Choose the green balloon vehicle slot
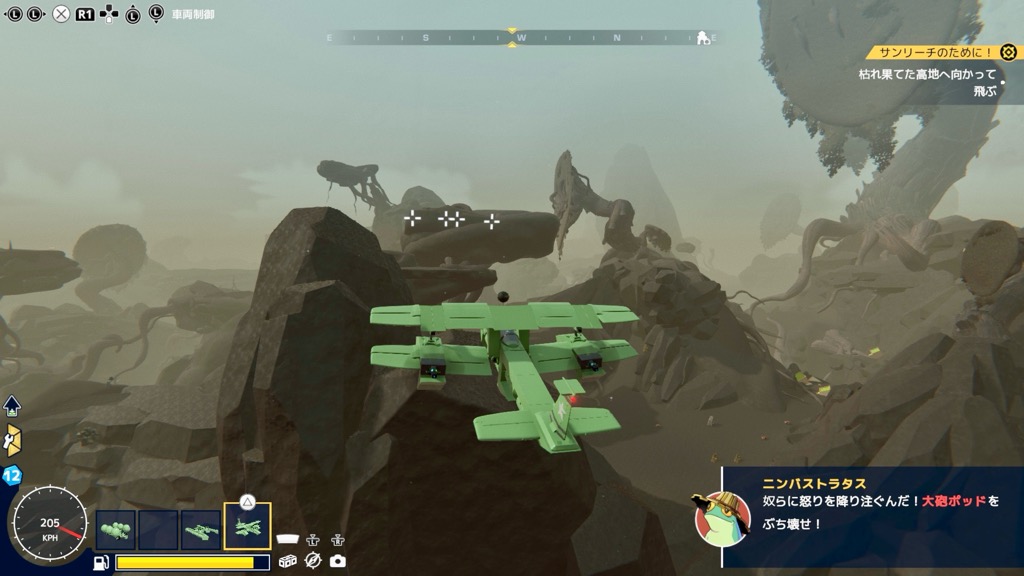 116,530
